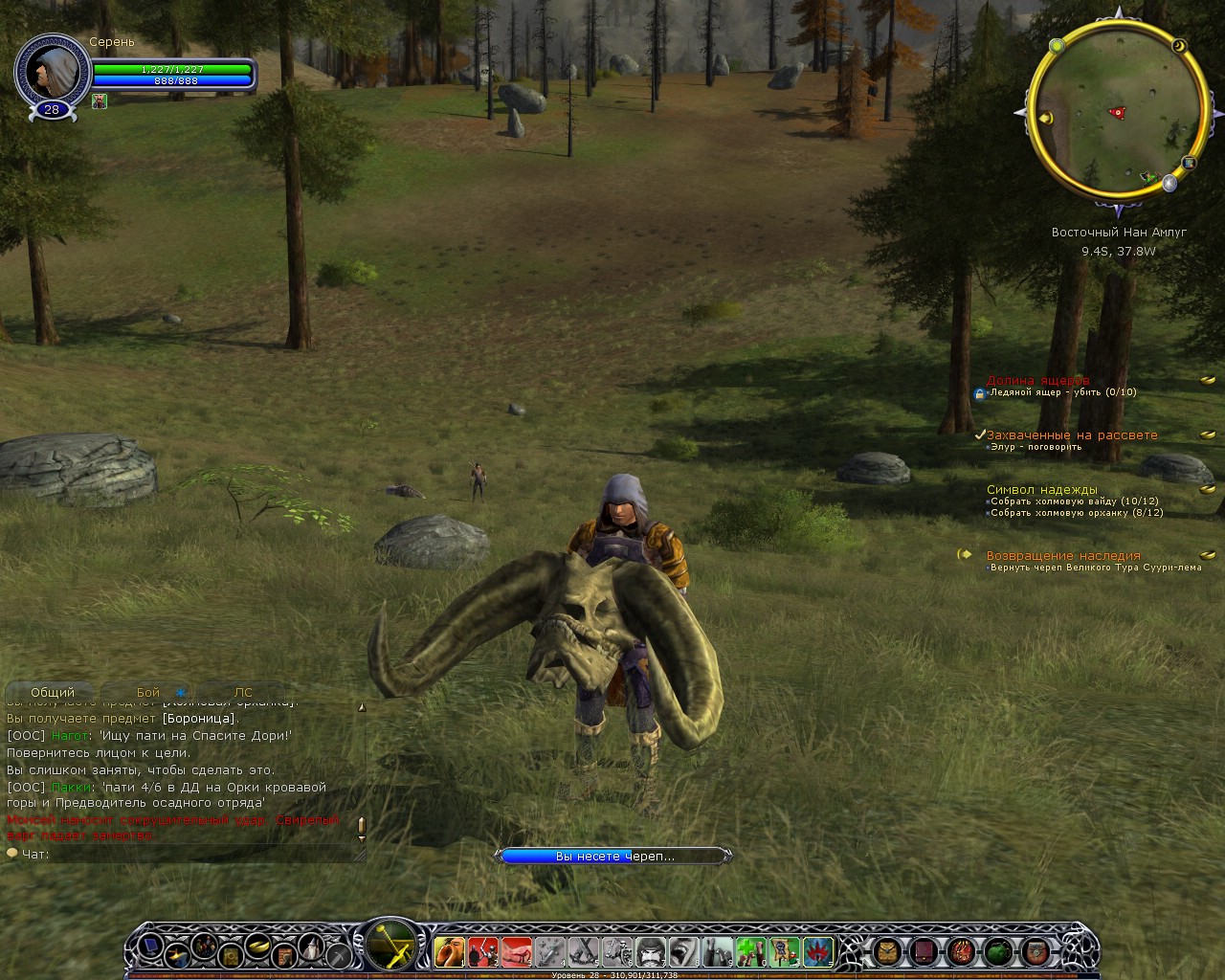
Task: Click the world map button on minimap ring
Action: click(1189, 164)
